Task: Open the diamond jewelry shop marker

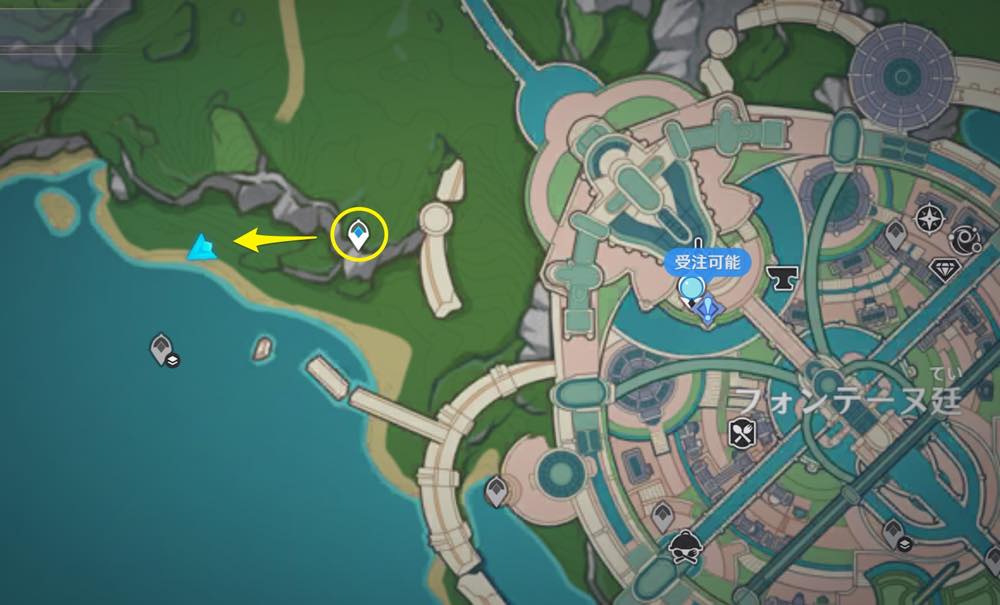Action: click(x=944, y=270)
